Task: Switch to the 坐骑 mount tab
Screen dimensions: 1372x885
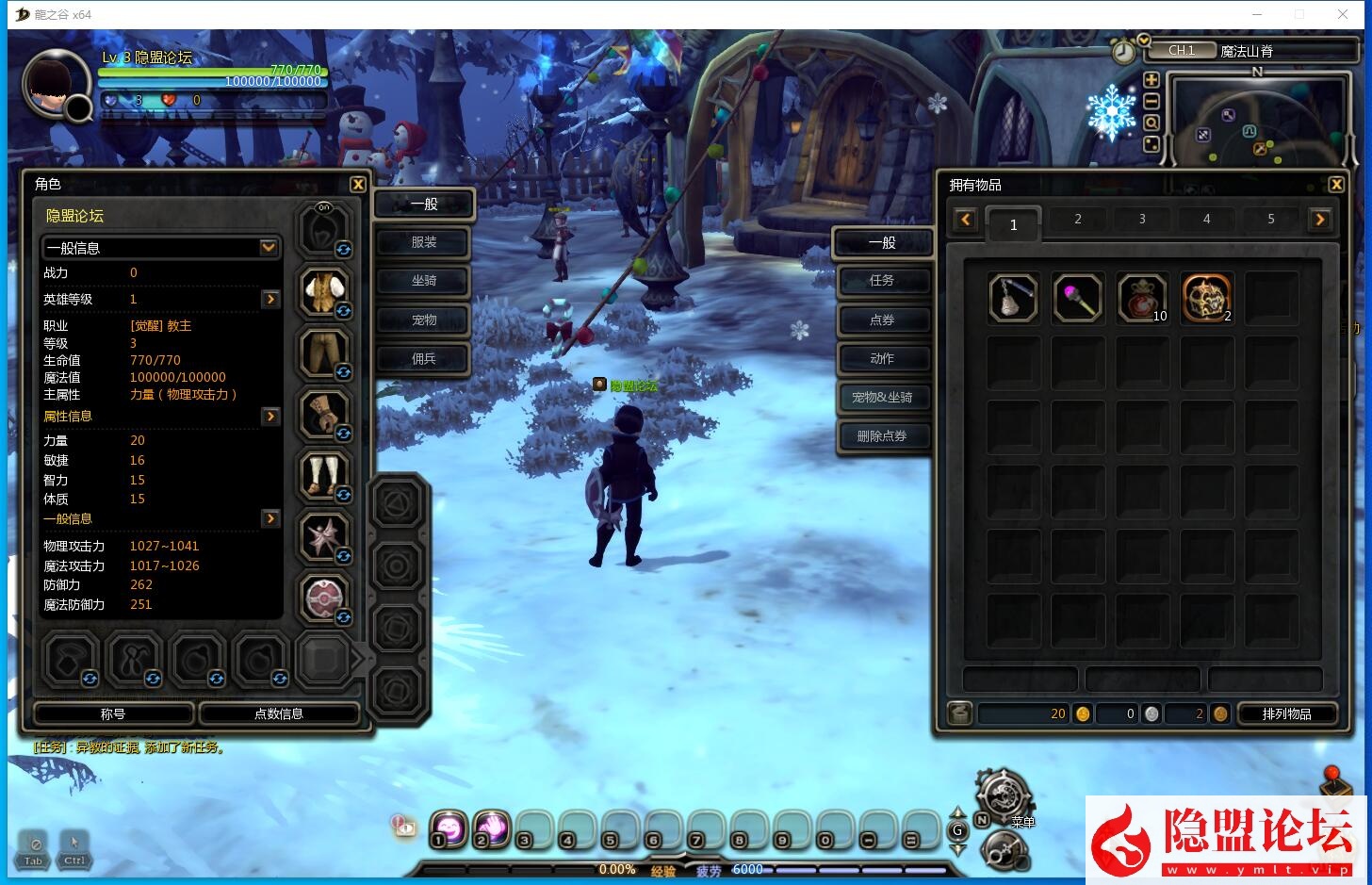Action: [x=423, y=281]
